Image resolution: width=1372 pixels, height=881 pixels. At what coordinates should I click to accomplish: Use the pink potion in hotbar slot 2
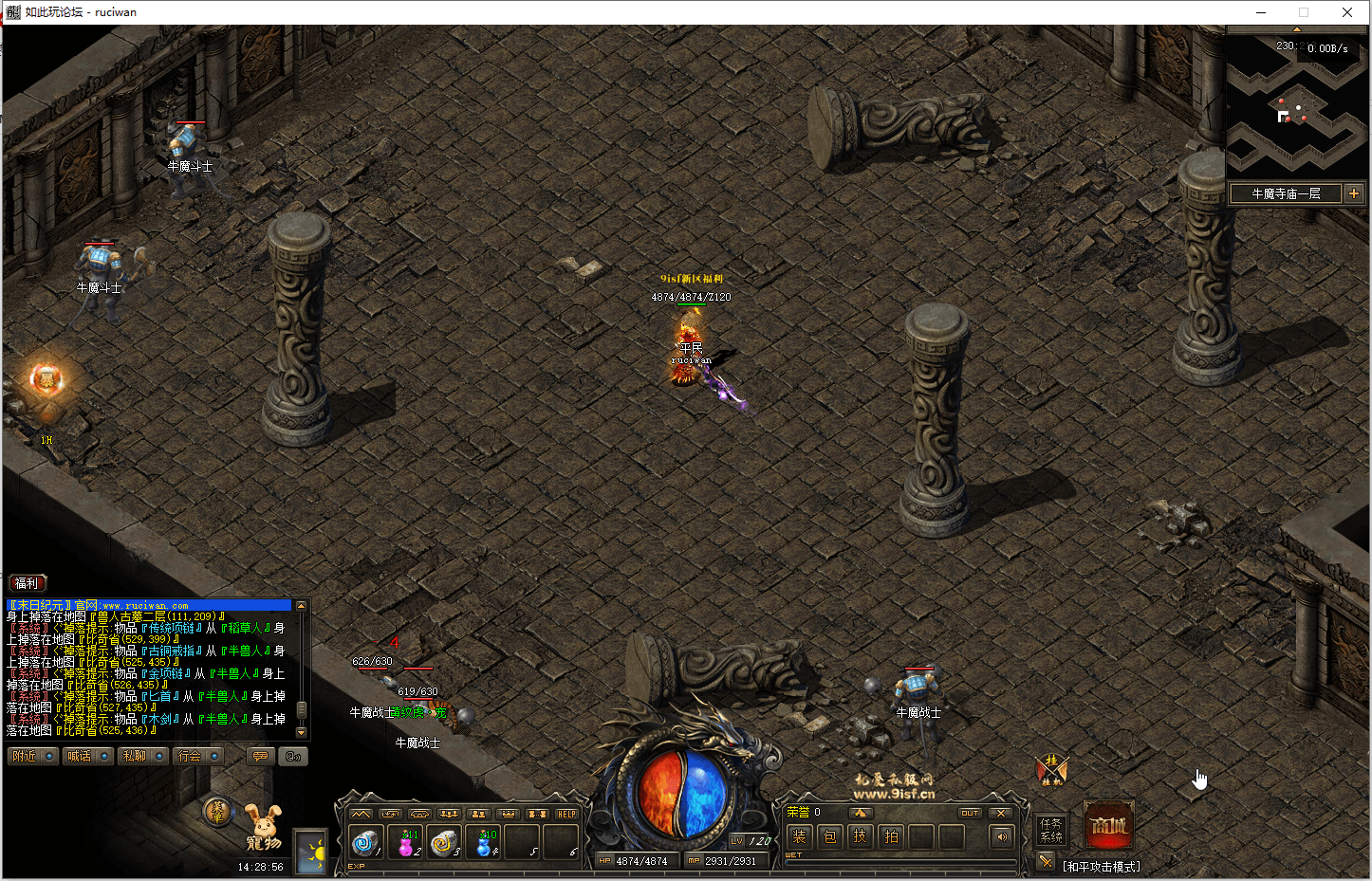pos(407,841)
